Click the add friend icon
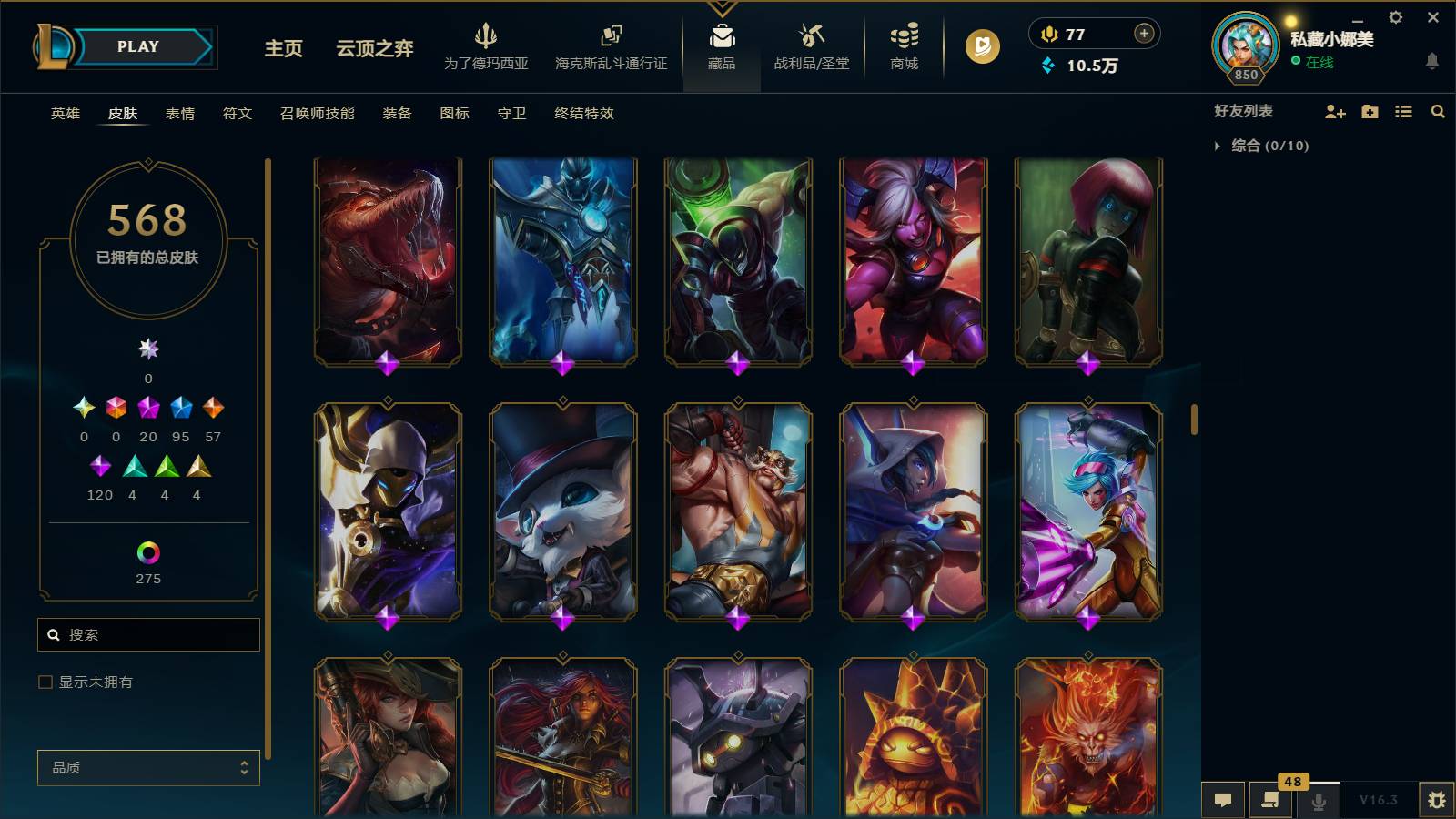Screen dimensions: 1456x819 (x=1336, y=111)
